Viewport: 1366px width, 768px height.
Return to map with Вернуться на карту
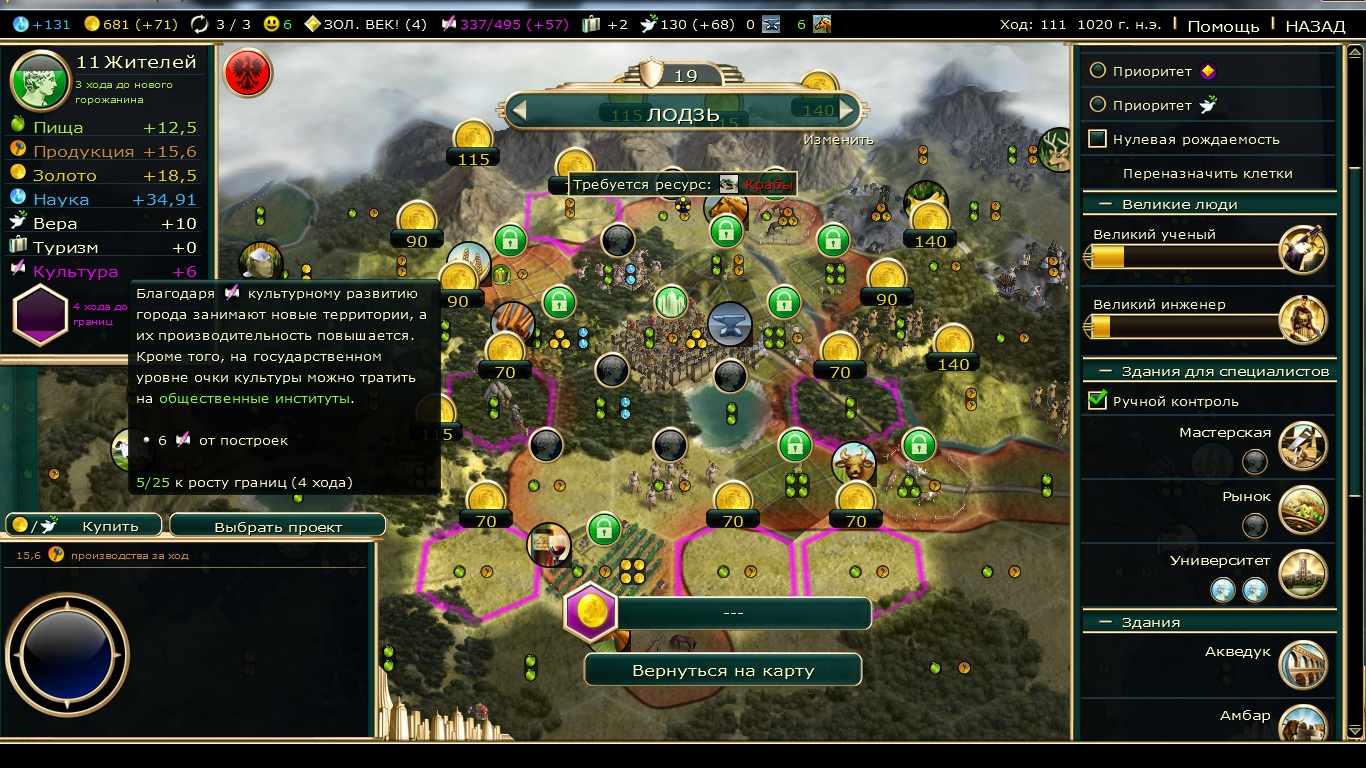[x=722, y=670]
